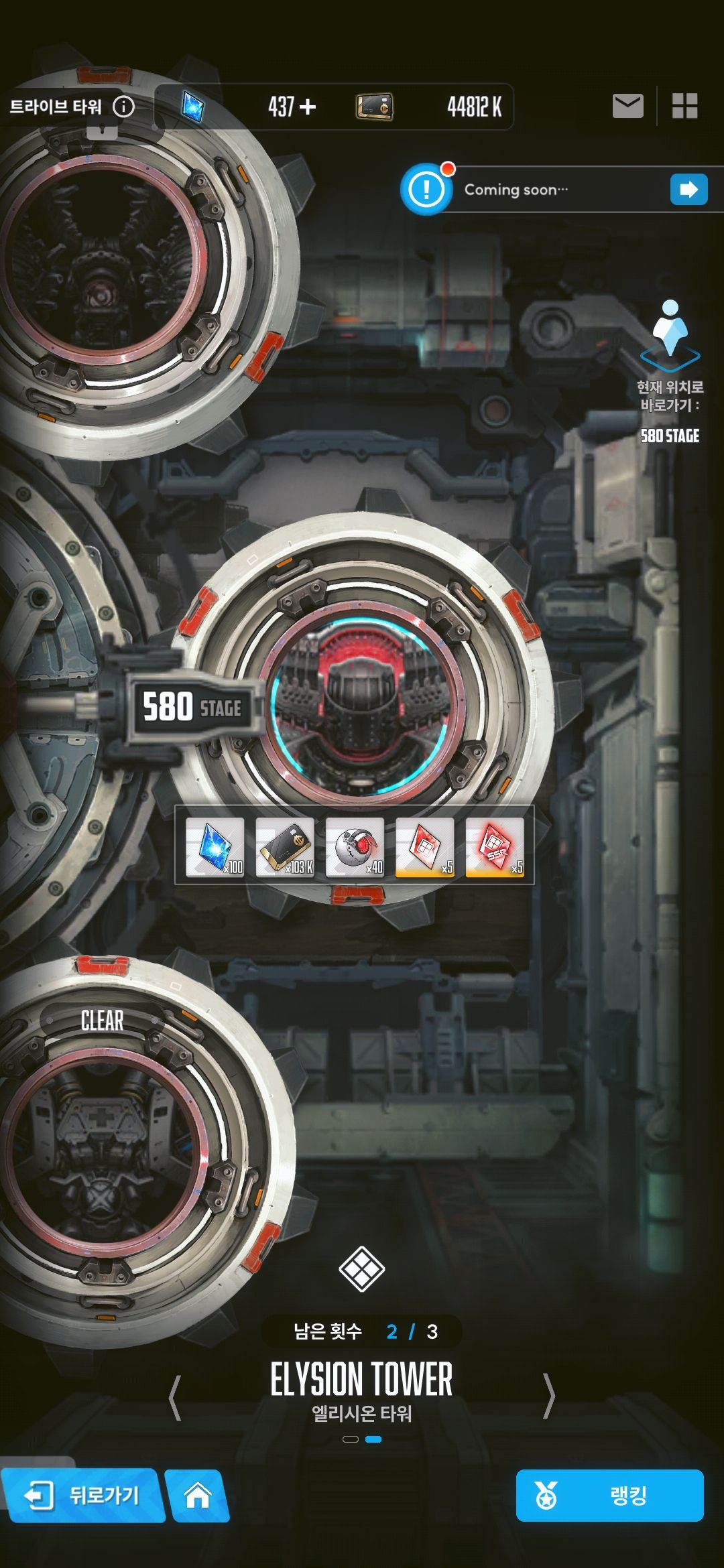View the credit card x103K reward
The image size is (724, 1568).
[x=285, y=847]
